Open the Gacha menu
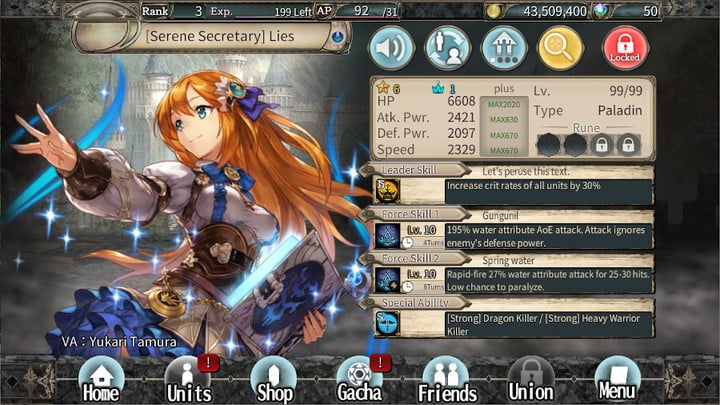The width and height of the screenshot is (720, 405). point(359,379)
